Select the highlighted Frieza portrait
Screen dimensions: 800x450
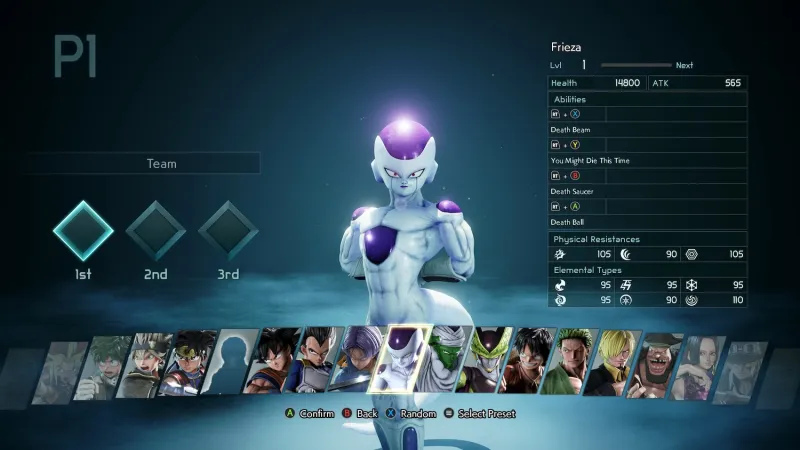(405, 360)
